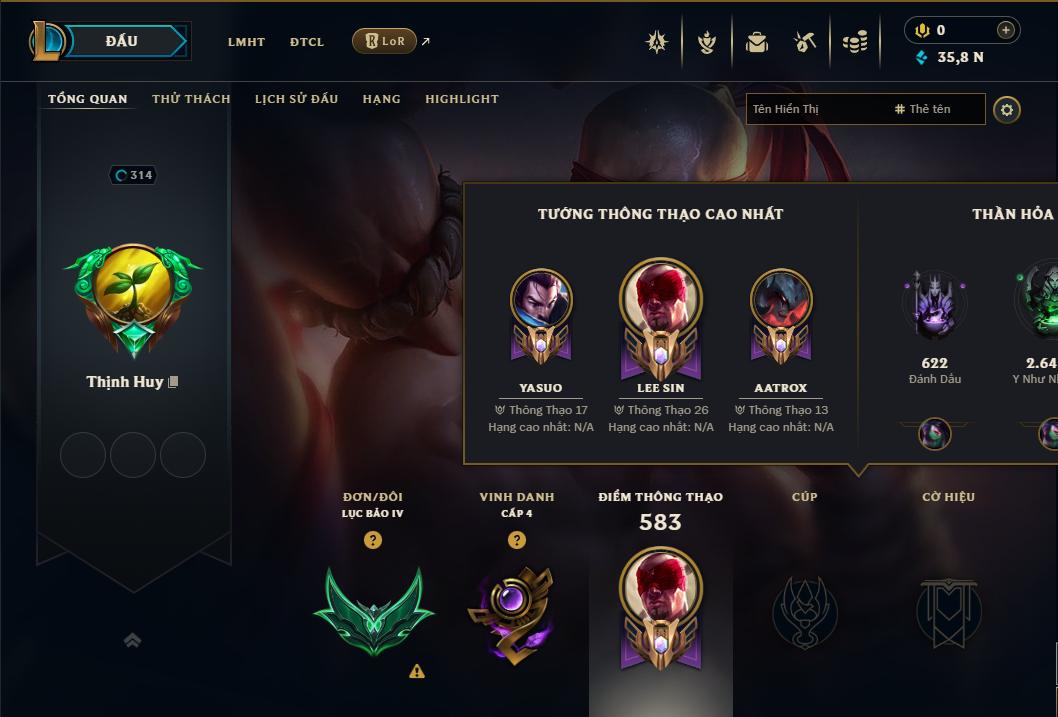Expand the banner chevron arrow
The width and height of the screenshot is (1058, 717).
point(132,641)
